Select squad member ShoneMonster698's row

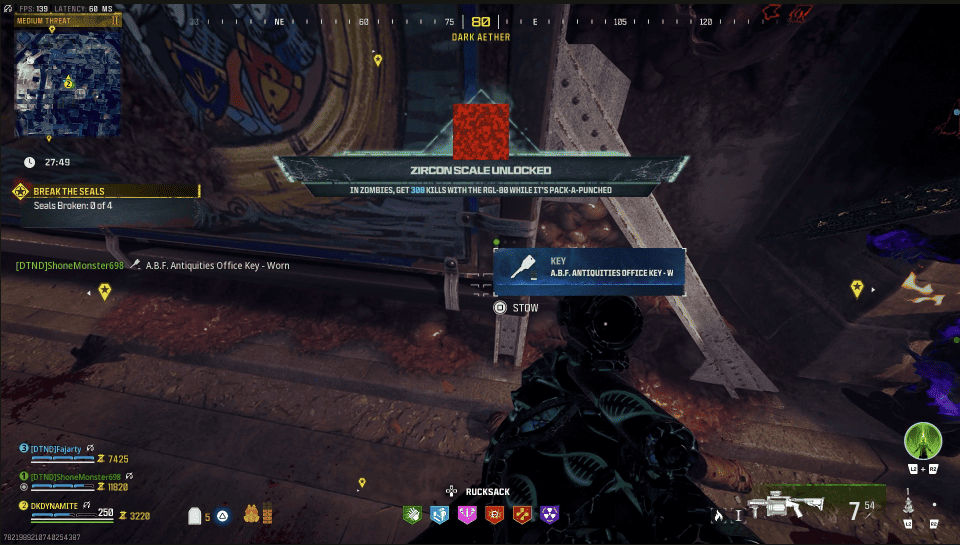pos(78,481)
